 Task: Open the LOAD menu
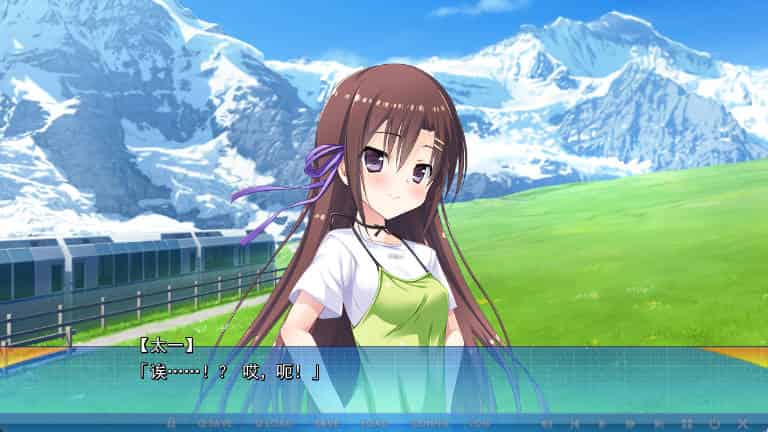click(x=375, y=423)
